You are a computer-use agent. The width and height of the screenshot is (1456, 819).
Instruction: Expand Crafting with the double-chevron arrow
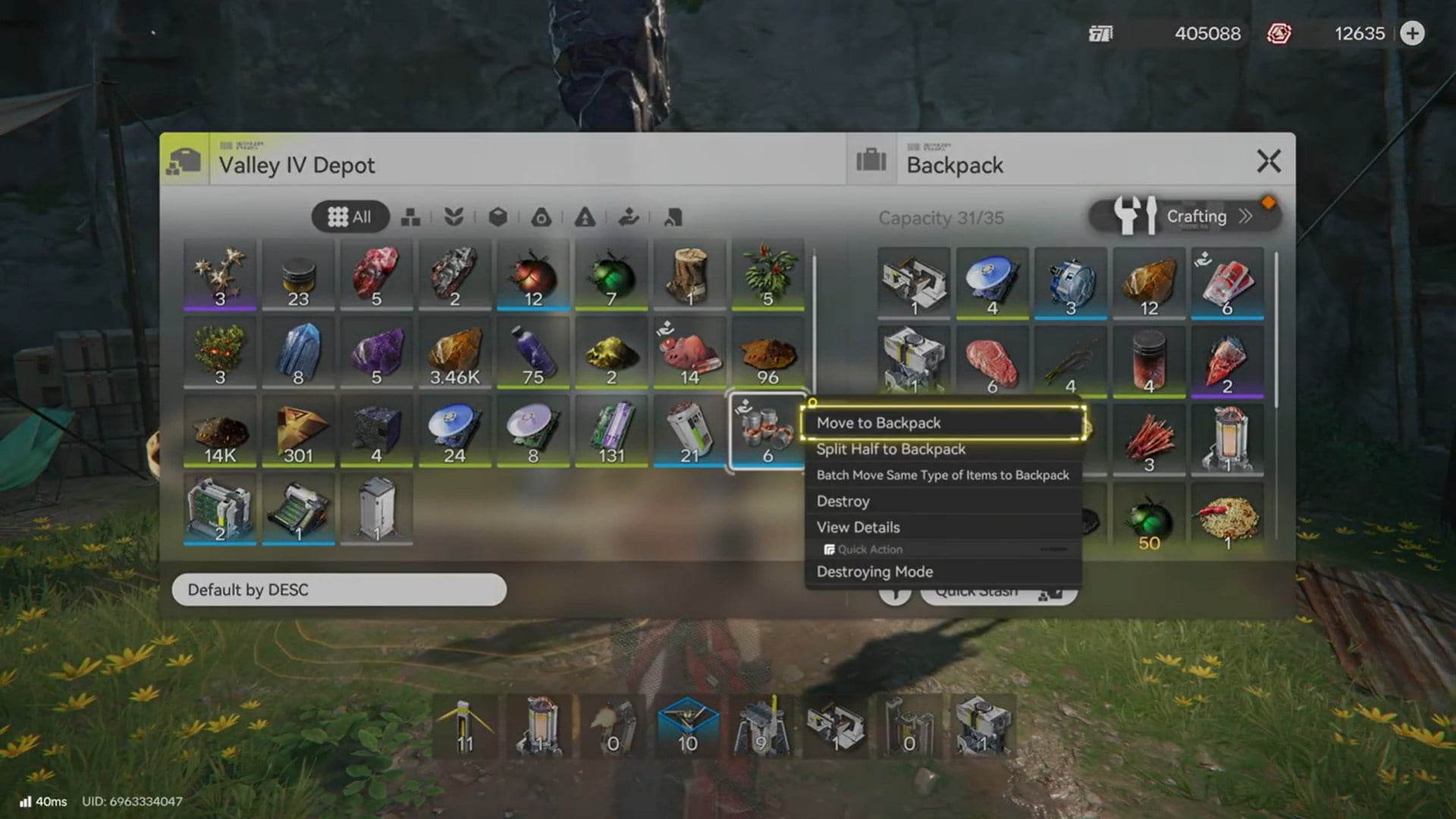(x=1246, y=216)
